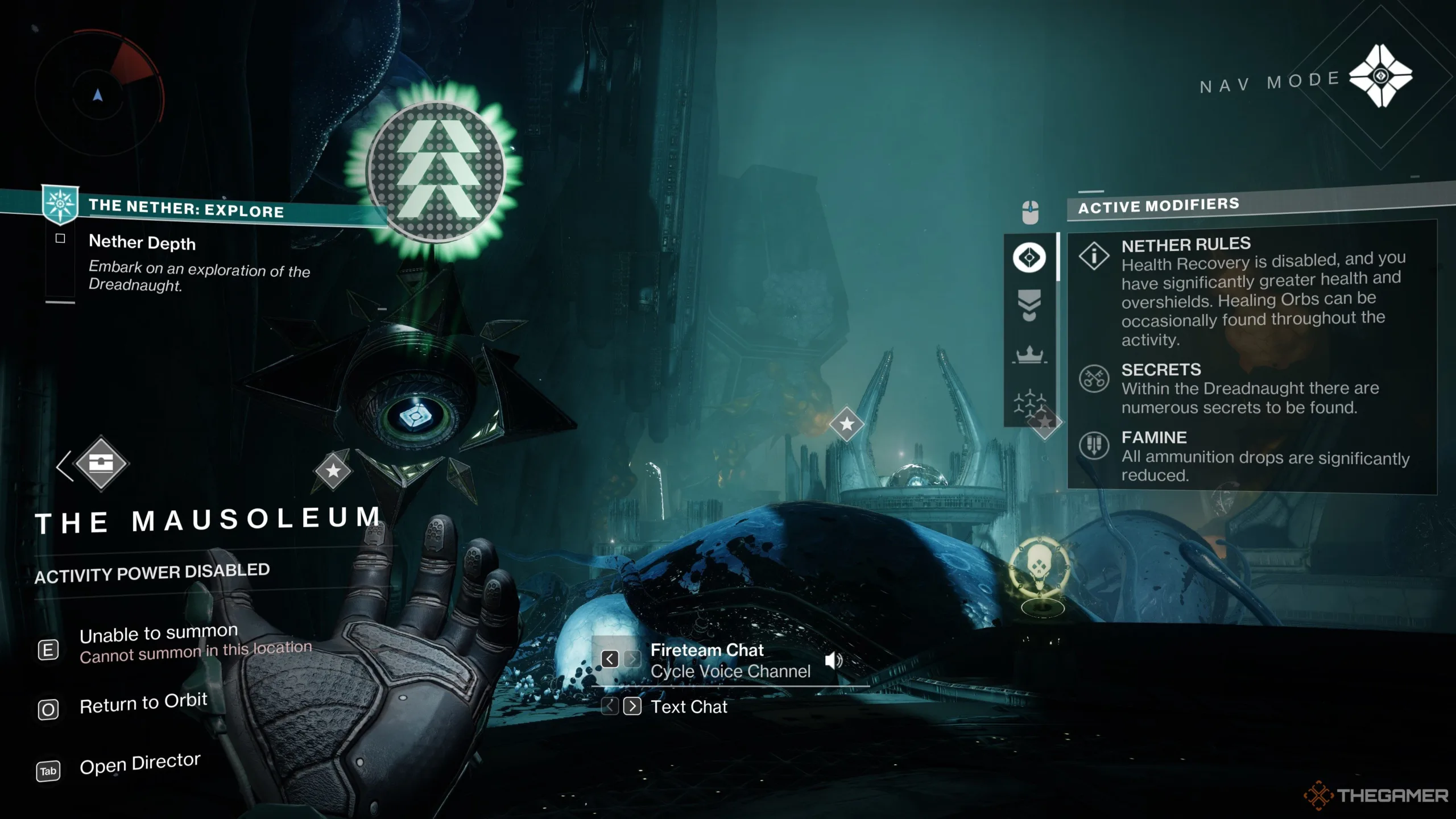The image size is (1456, 819).
Task: Open The Nether: Explore quest banner
Action: (x=186, y=209)
